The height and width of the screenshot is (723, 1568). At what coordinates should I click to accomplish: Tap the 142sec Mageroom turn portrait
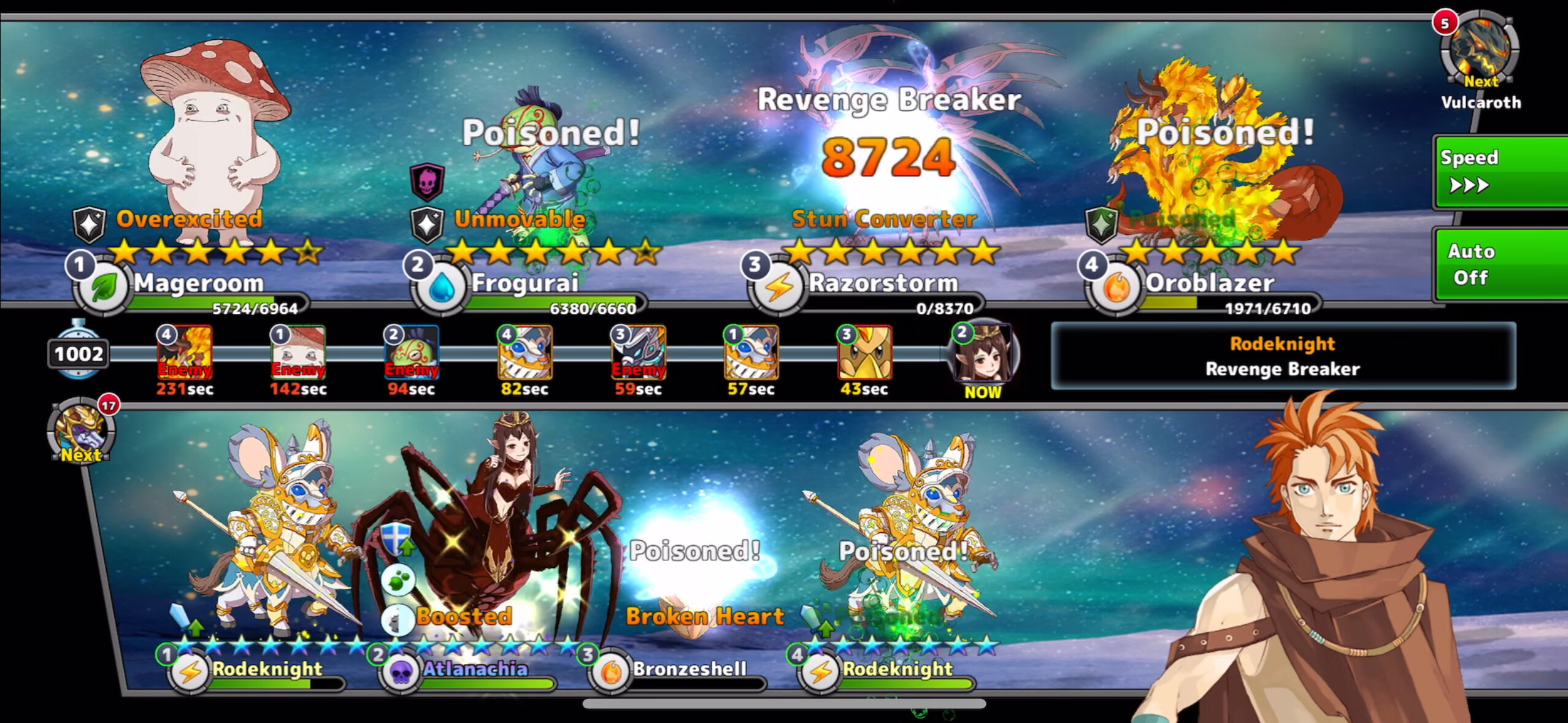(x=298, y=353)
